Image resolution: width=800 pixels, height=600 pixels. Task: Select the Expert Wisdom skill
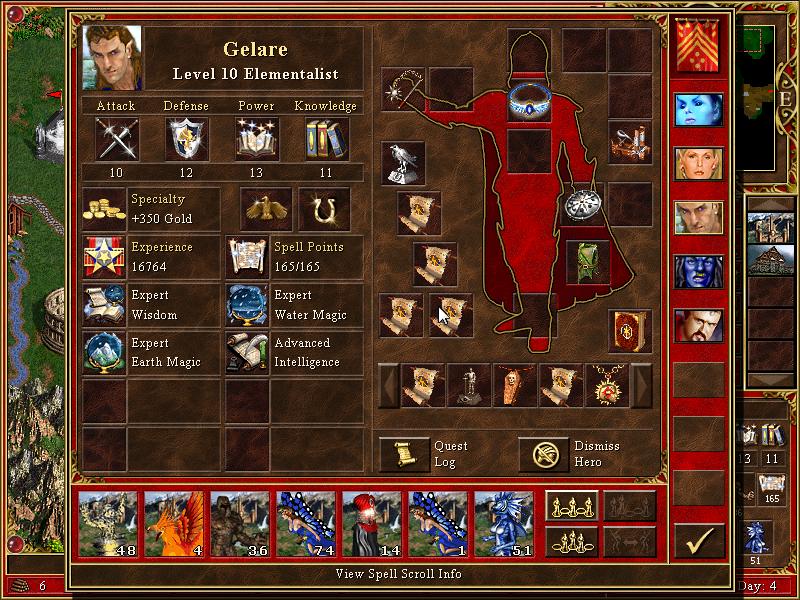pyautogui.click(x=105, y=305)
